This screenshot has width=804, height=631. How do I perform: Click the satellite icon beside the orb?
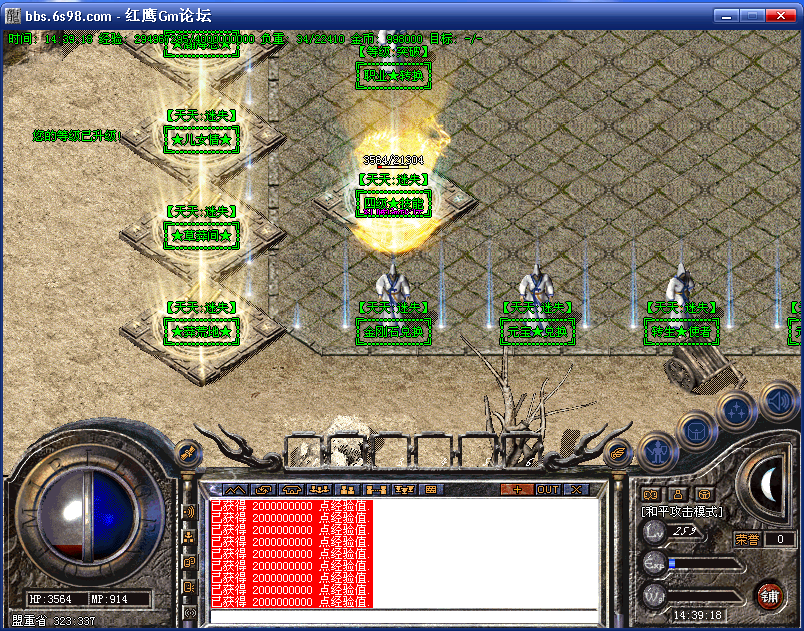point(187,455)
